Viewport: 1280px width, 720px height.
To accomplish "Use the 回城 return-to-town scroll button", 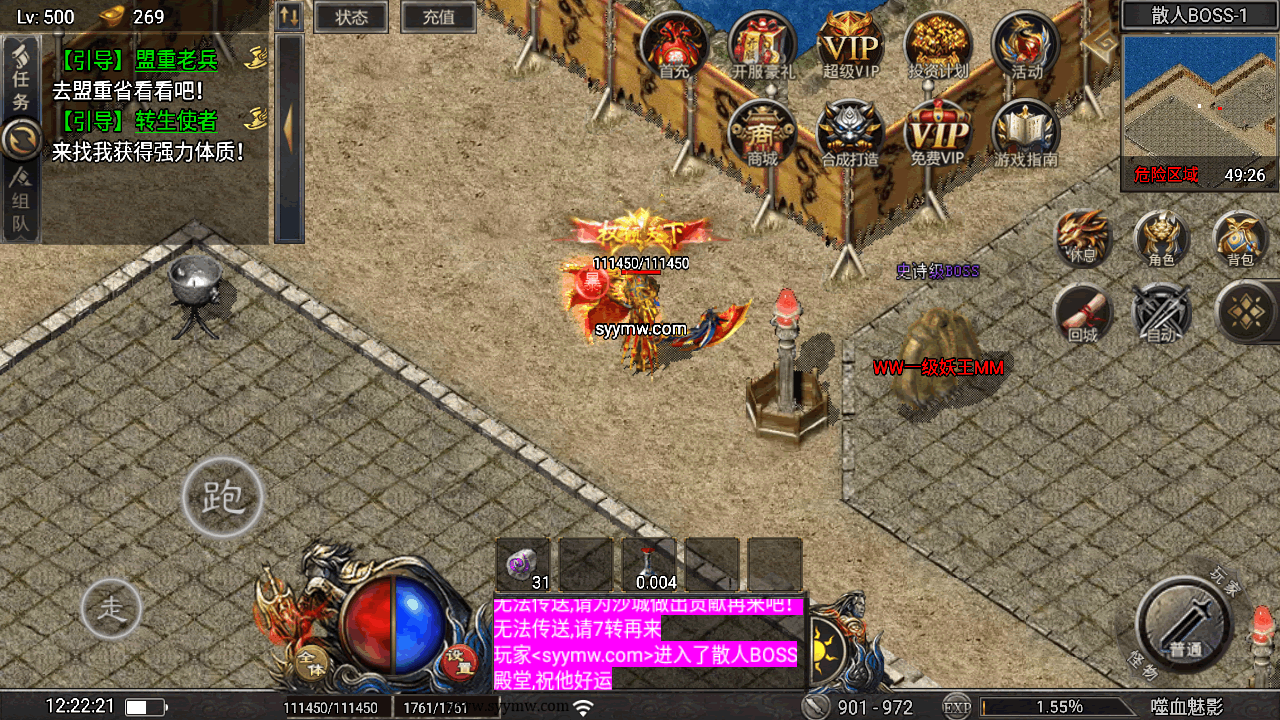I will pyautogui.click(x=1083, y=312).
